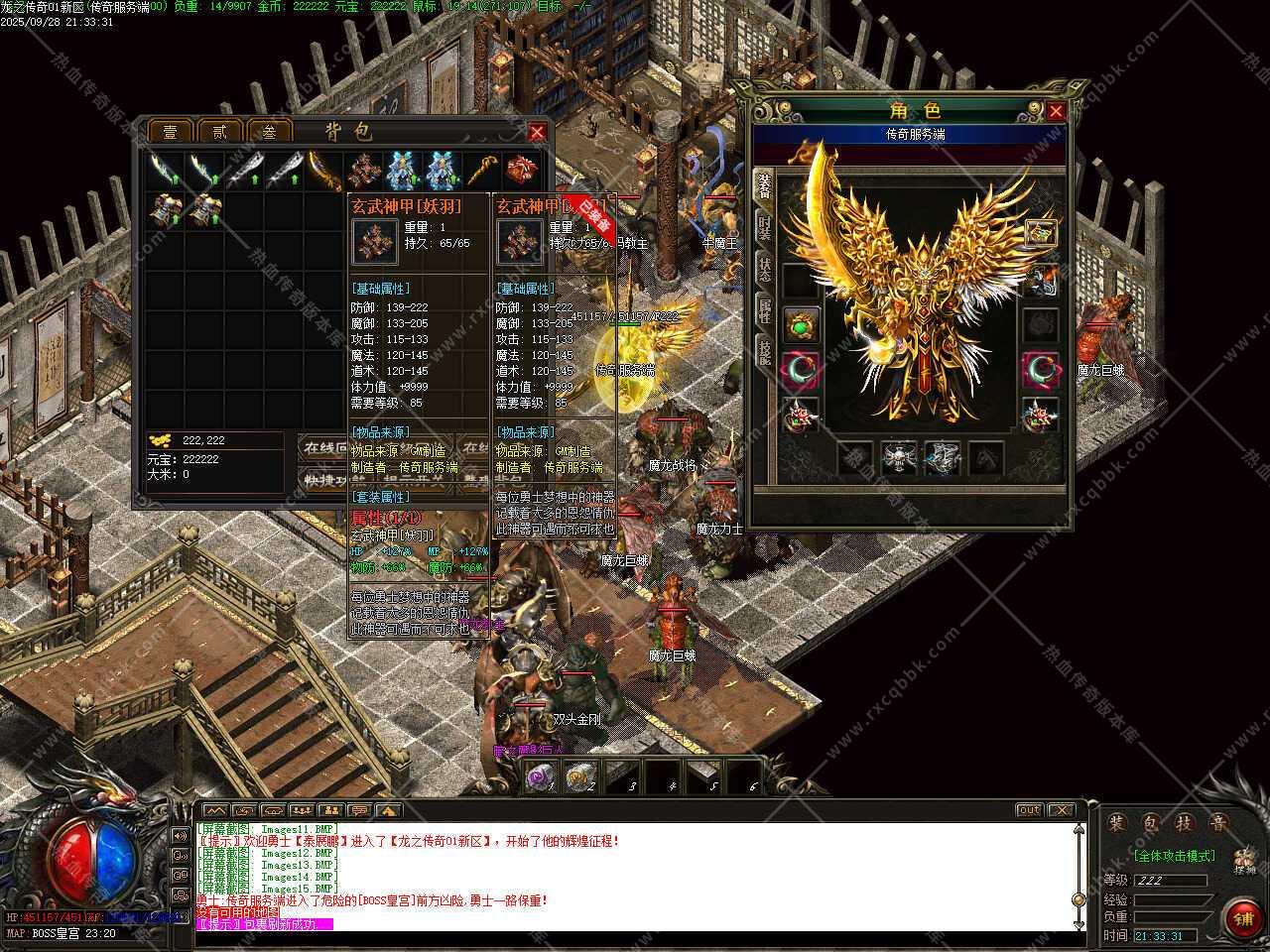This screenshot has height=952, width=1270.
Task: Select the golden staff in backpack
Action: (481, 172)
